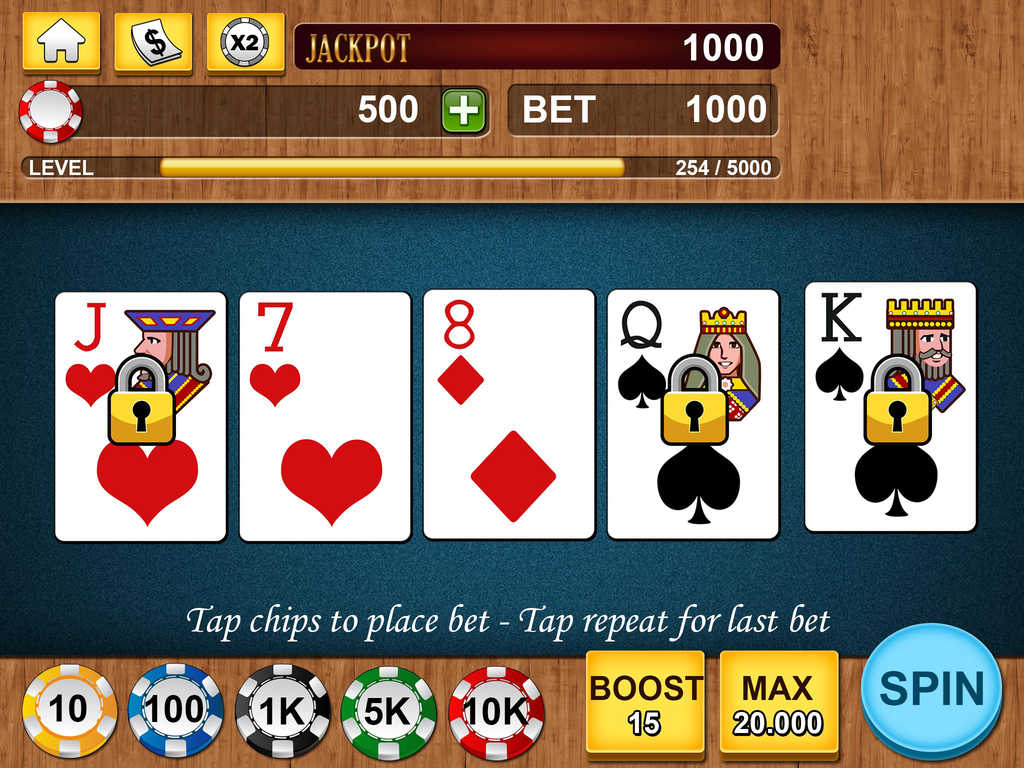Hit the blue SPIN button
The image size is (1024, 768).
click(x=931, y=687)
